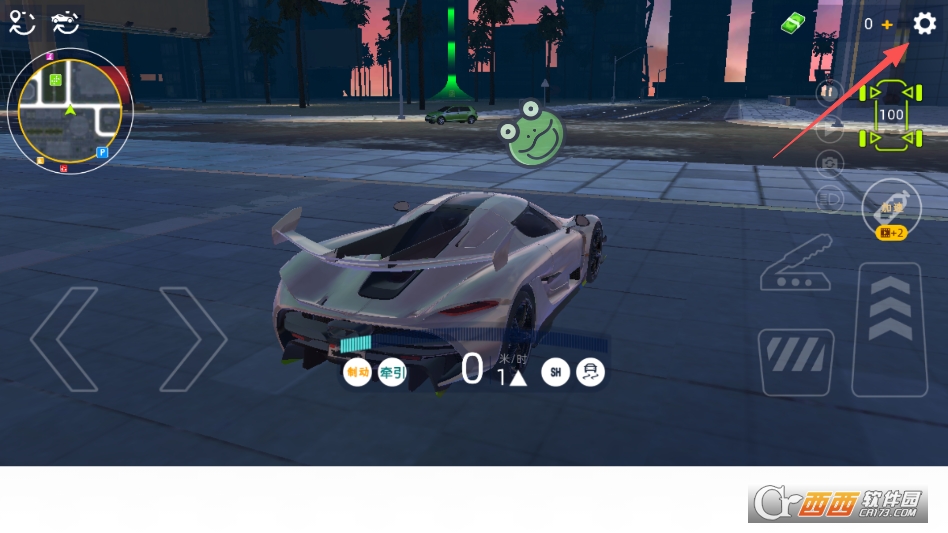
Task: Toggle the headlights icon
Action: coord(829,197)
